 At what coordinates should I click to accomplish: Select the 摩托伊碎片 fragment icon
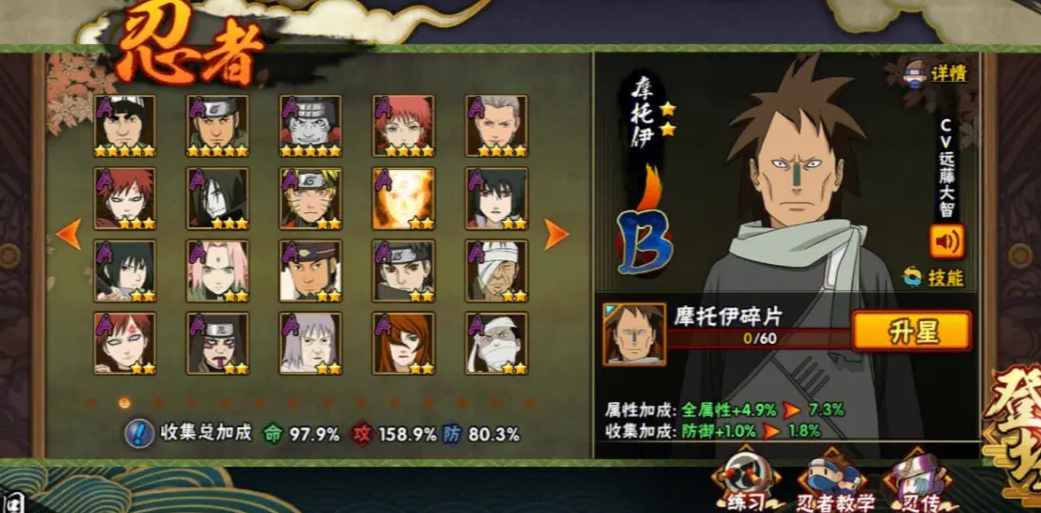pyautogui.click(x=634, y=334)
